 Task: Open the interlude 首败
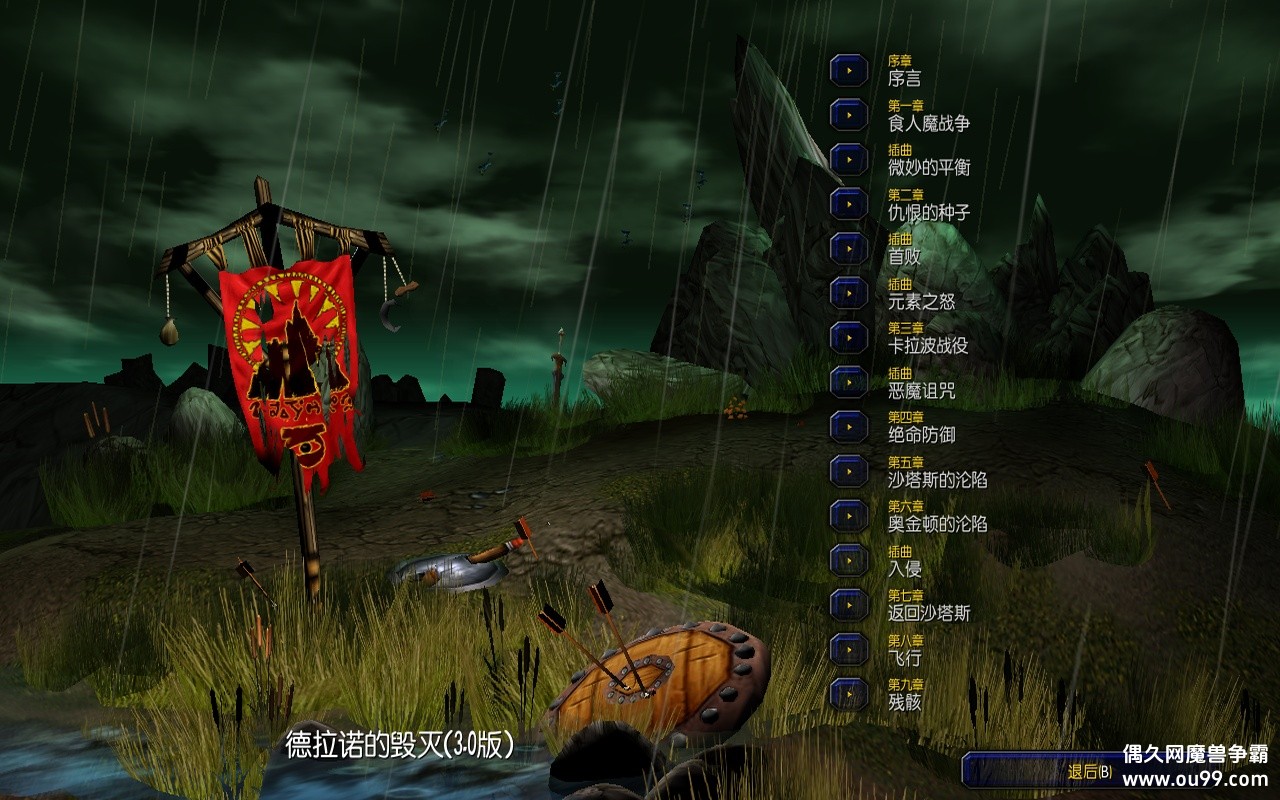click(x=849, y=248)
